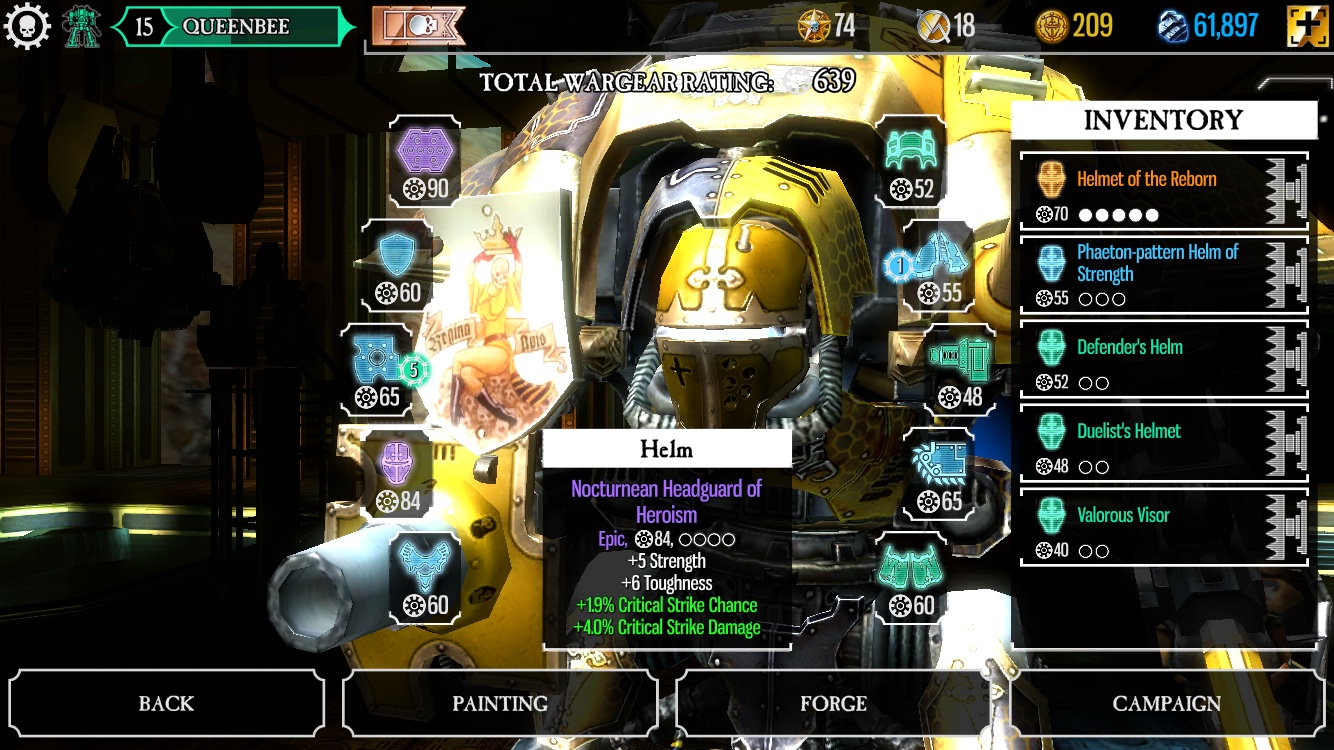Tap the green knight mech icon
The height and width of the screenshot is (750, 1334).
coord(82,27)
